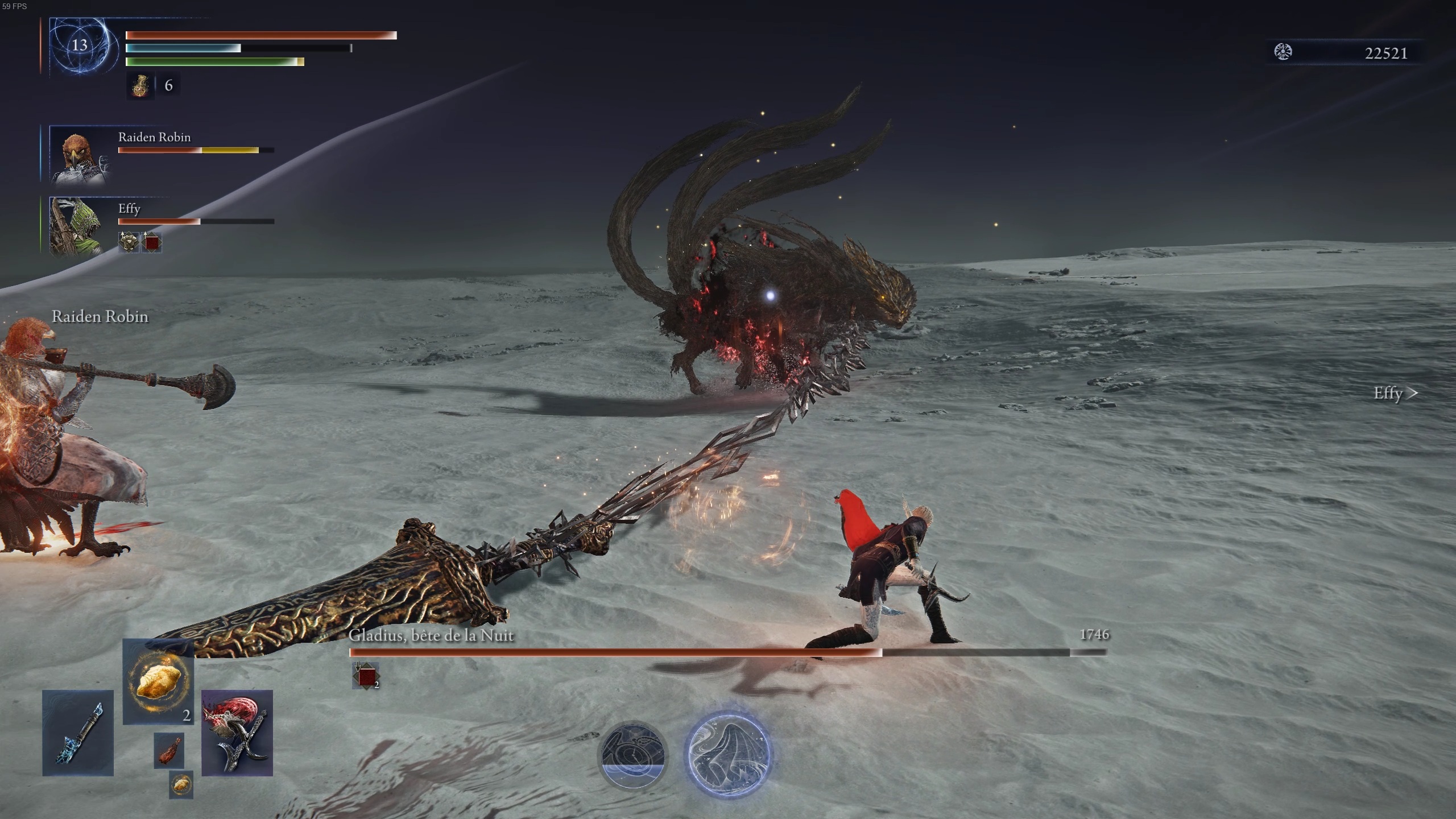Pick the bloodied curved swords item icon
The width and height of the screenshot is (1456, 819).
click(237, 734)
